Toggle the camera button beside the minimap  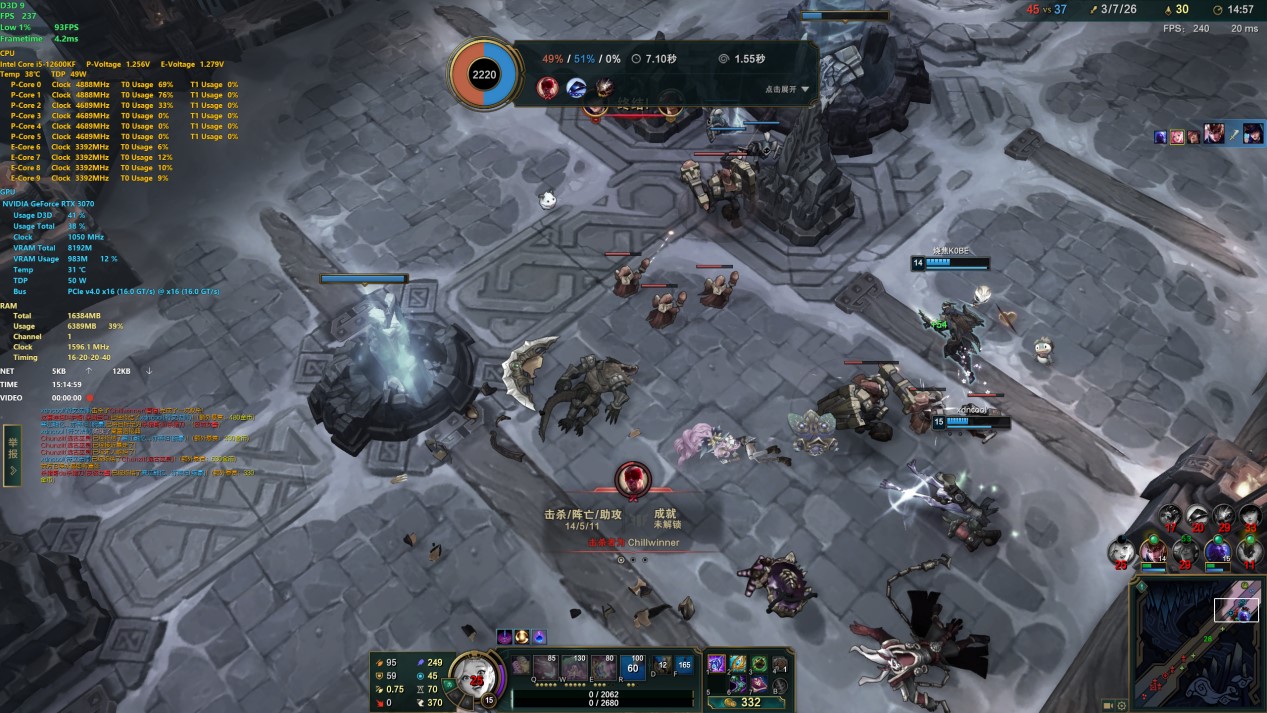(x=1108, y=704)
